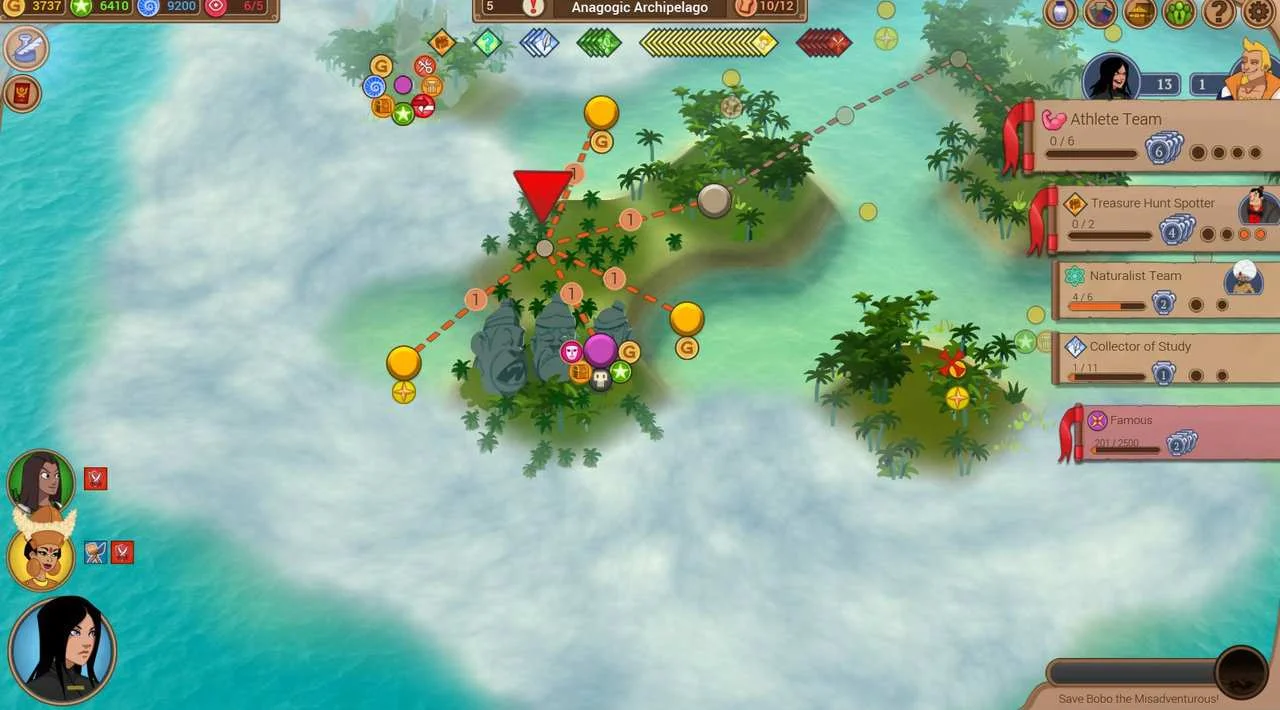Open the golden ship icon panel

[x=1140, y=13]
